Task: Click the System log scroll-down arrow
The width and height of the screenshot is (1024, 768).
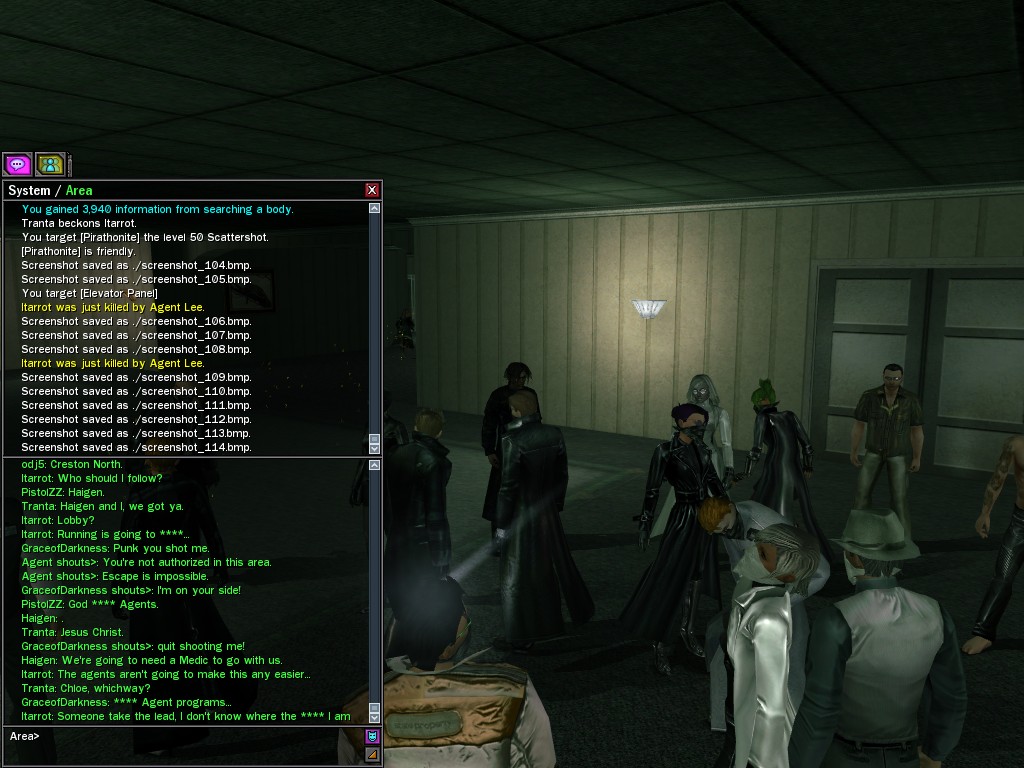Action: coord(375,448)
